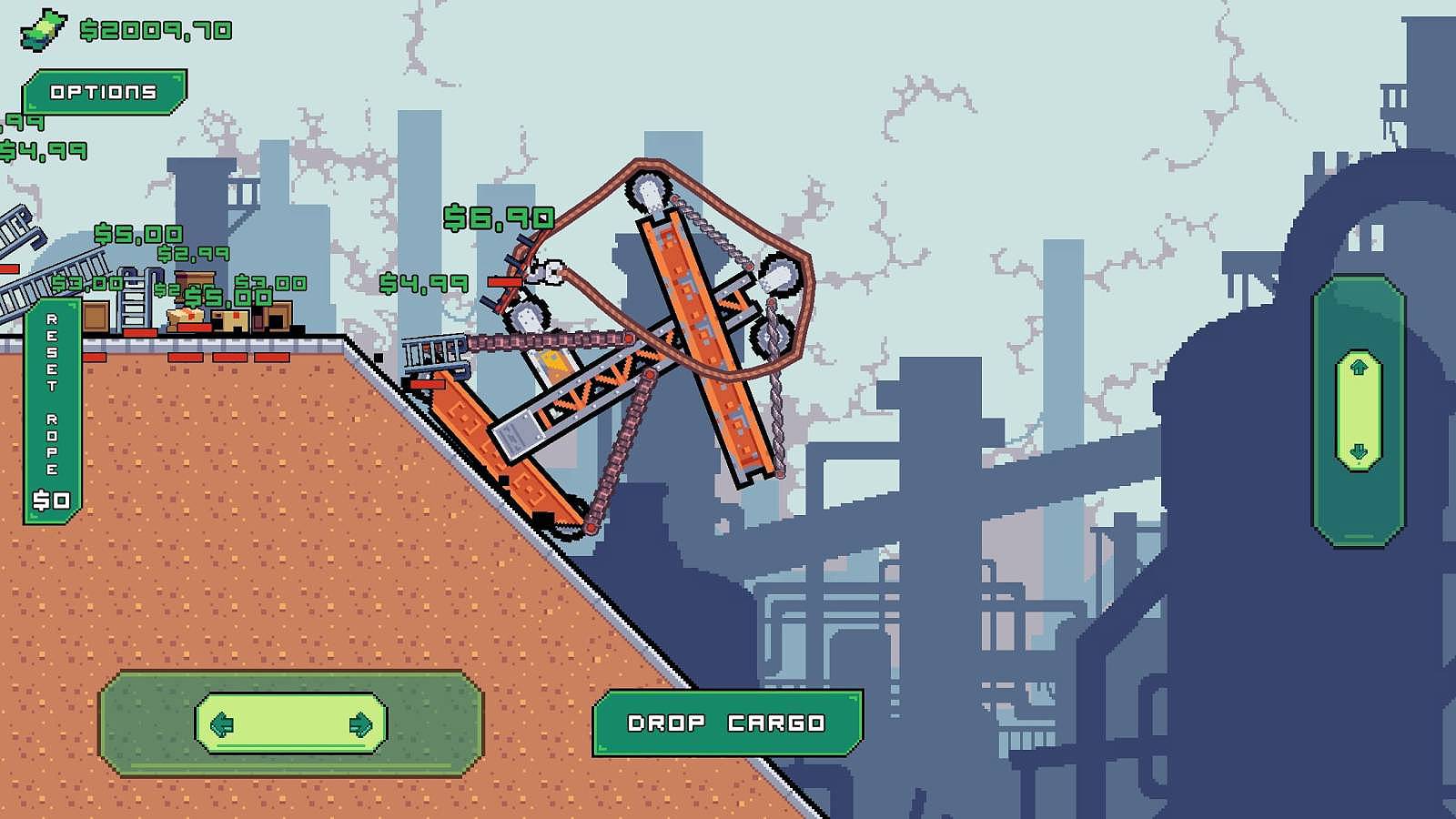Click the right arrow movement control
This screenshot has width=1456, height=819.
(359, 722)
